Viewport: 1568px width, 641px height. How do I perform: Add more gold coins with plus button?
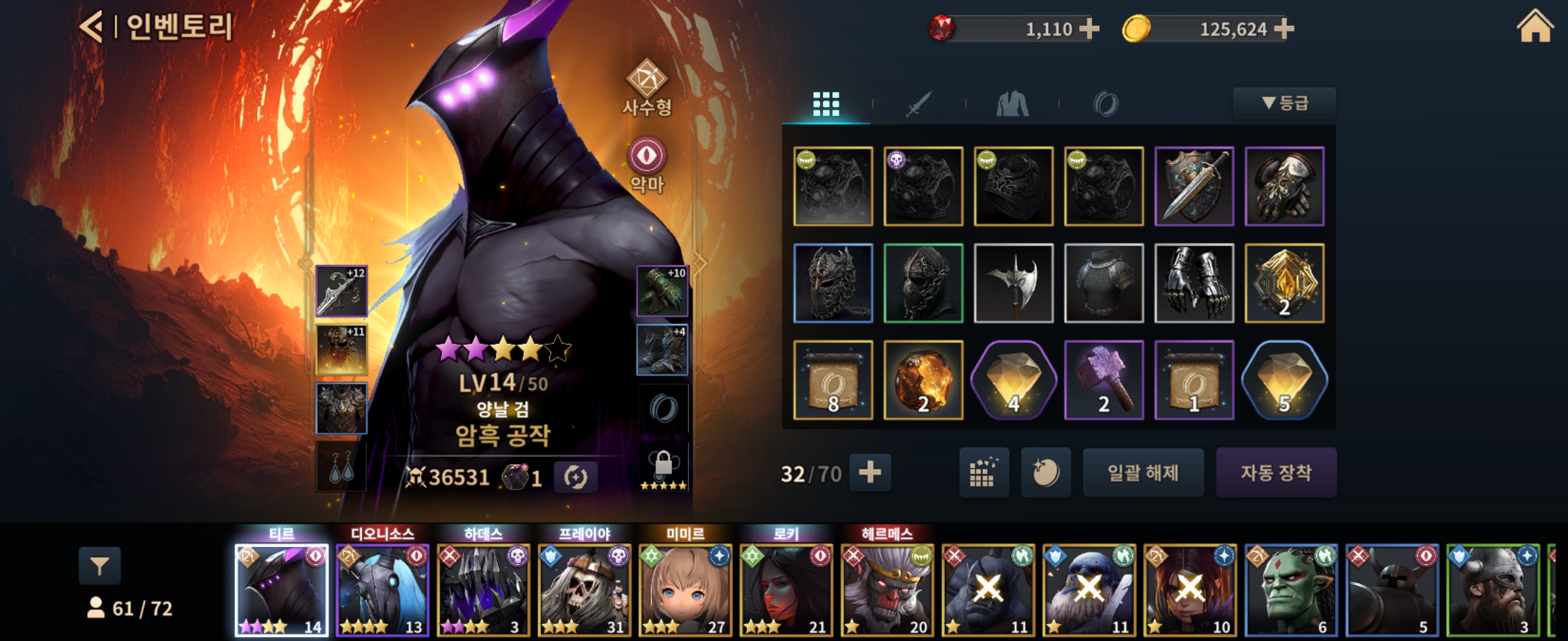[1284, 28]
